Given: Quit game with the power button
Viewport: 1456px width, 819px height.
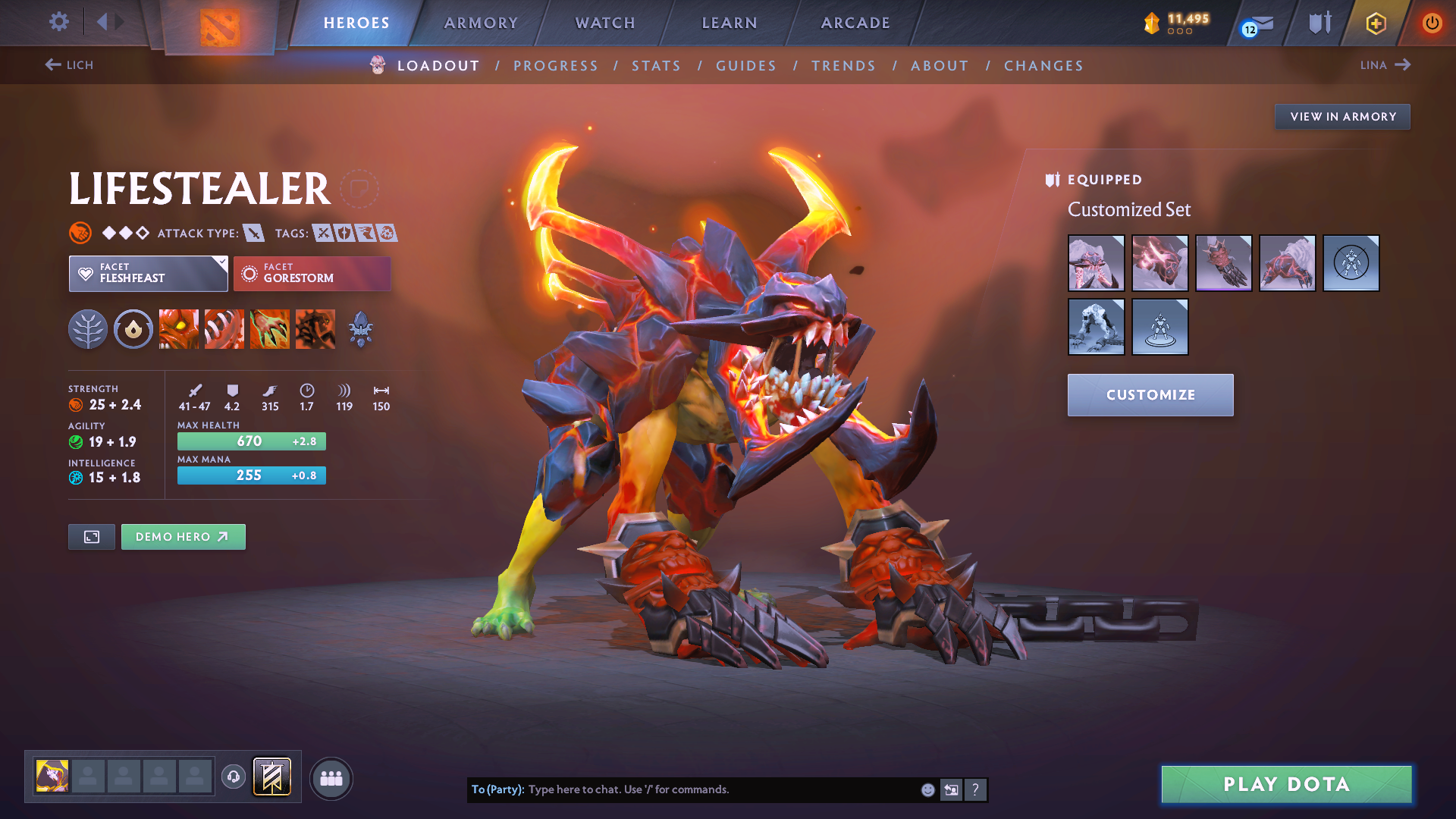Looking at the screenshot, I should tap(1432, 23).
